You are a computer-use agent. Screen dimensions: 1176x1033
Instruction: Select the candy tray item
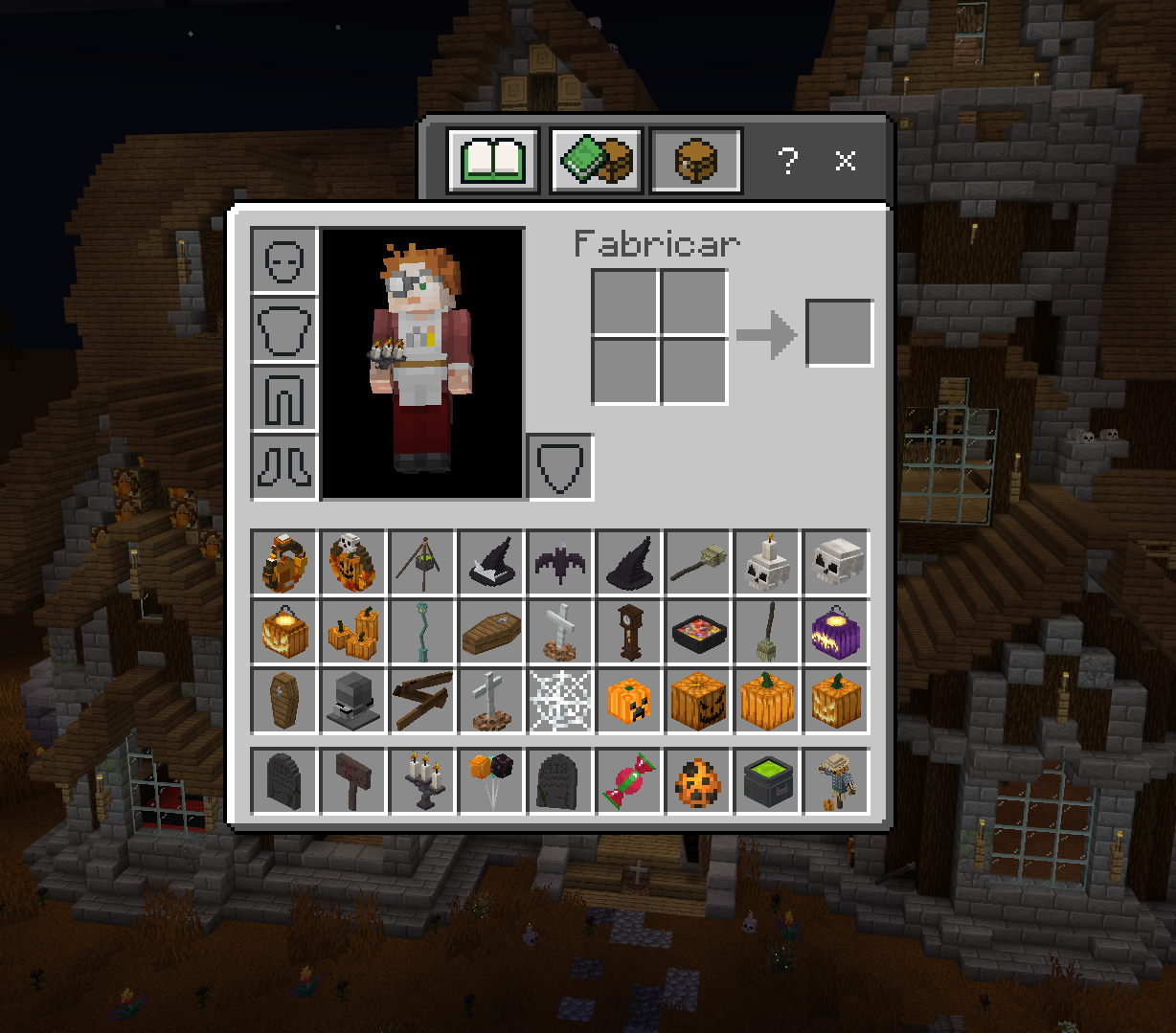698,633
